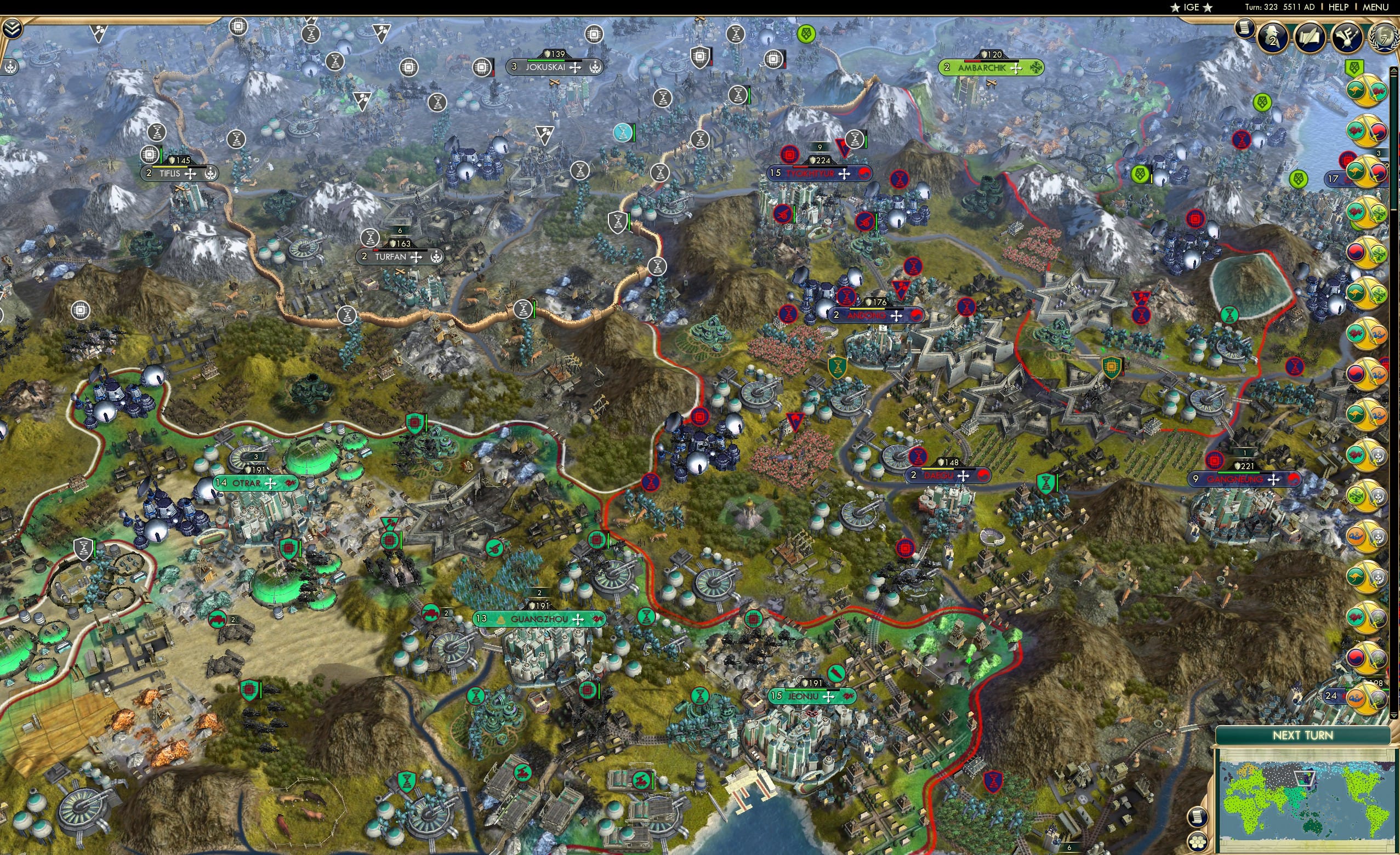1400x855 pixels.
Task: Open MENU from the top bar
Action: point(1375,7)
